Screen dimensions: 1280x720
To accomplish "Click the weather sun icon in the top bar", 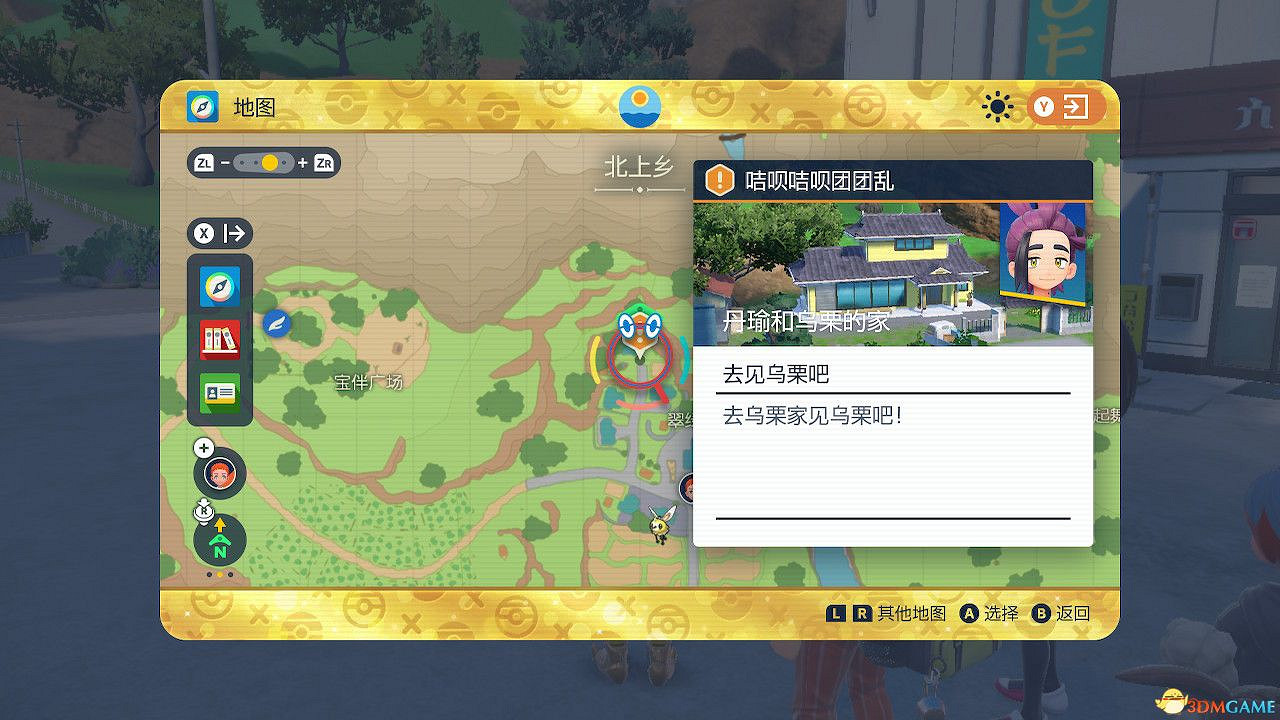I will [997, 105].
